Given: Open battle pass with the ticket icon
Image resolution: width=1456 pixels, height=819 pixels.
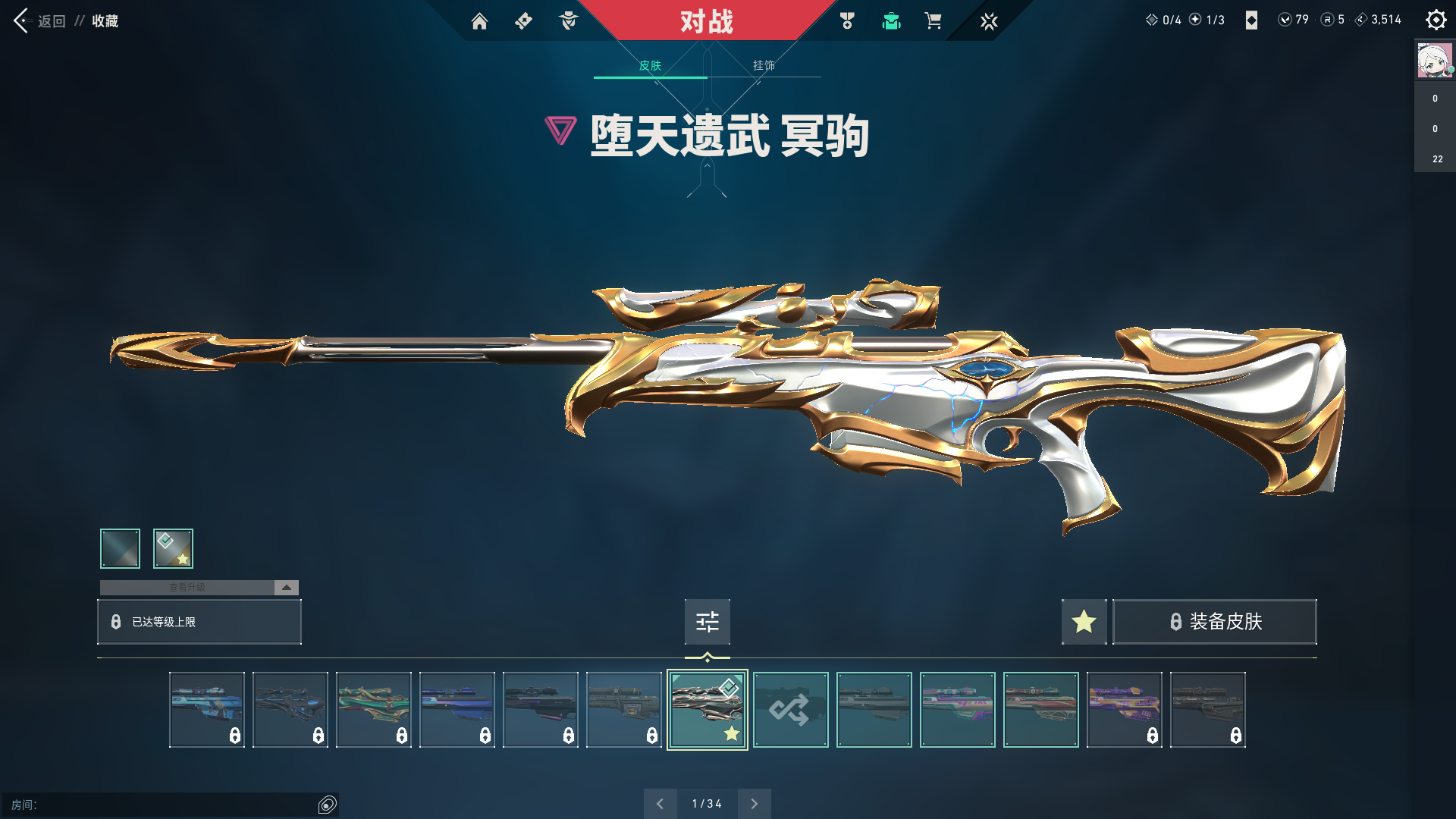Looking at the screenshot, I should pos(523,21).
